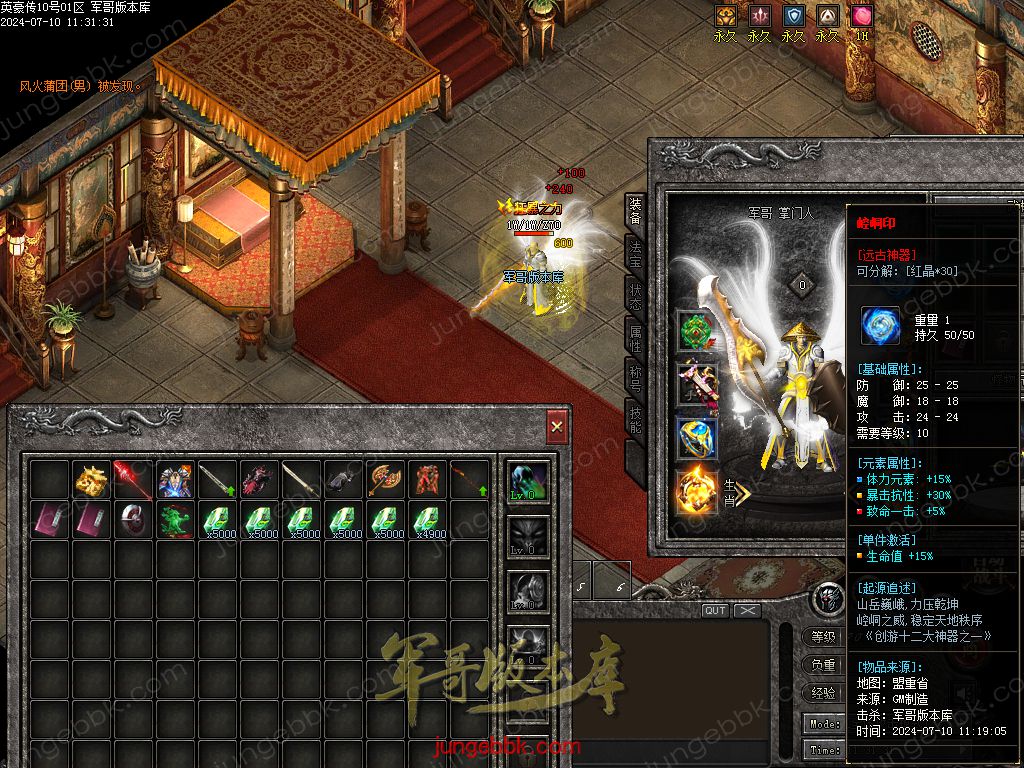Click the round silver shield item
Viewport: 1024px width, 768px height.
pyautogui.click(x=134, y=521)
